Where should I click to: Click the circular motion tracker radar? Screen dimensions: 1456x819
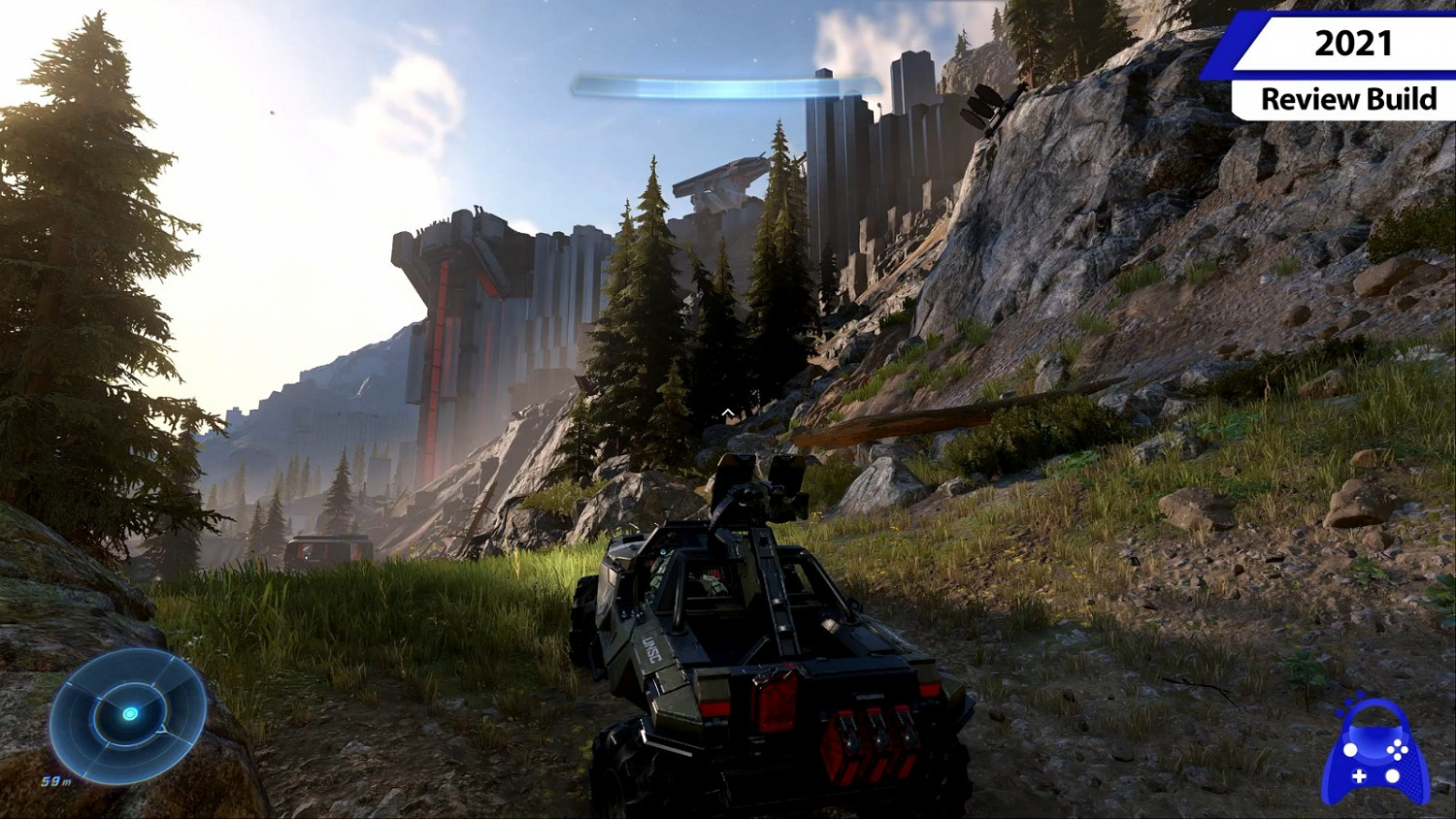click(128, 714)
